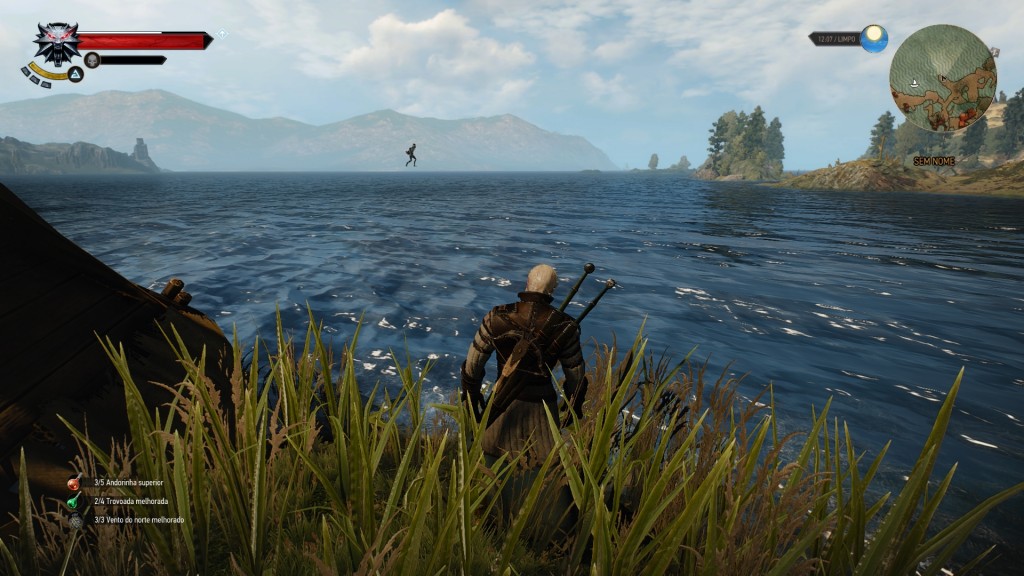Open the circular minimap
The width and height of the screenshot is (1024, 576).
tap(942, 78)
